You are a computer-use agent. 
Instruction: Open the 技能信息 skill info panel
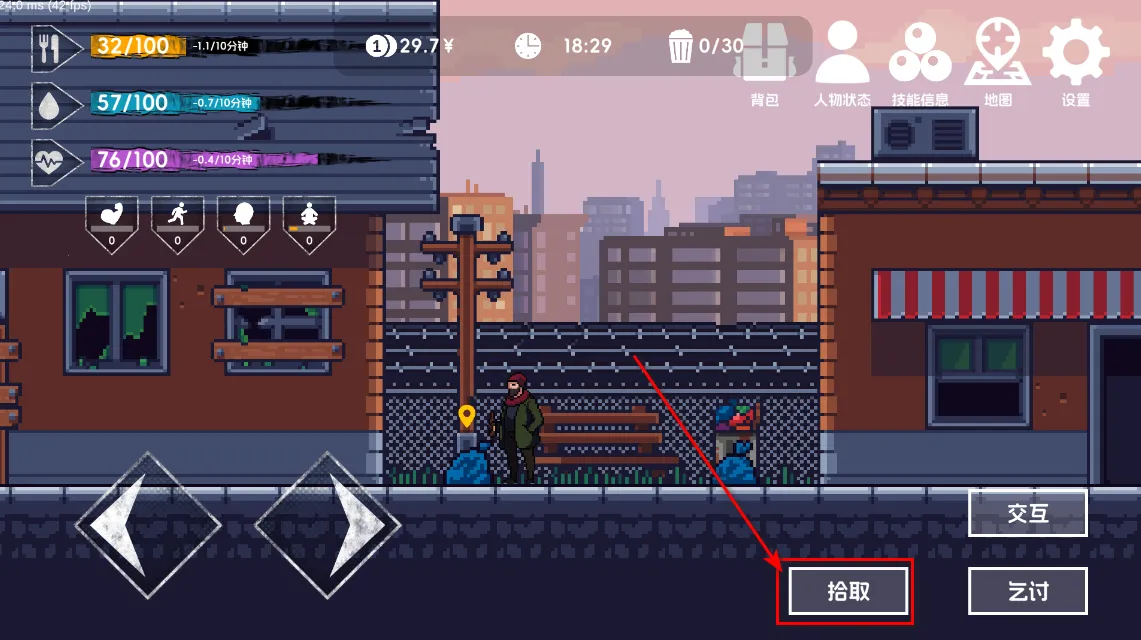(x=920, y=60)
